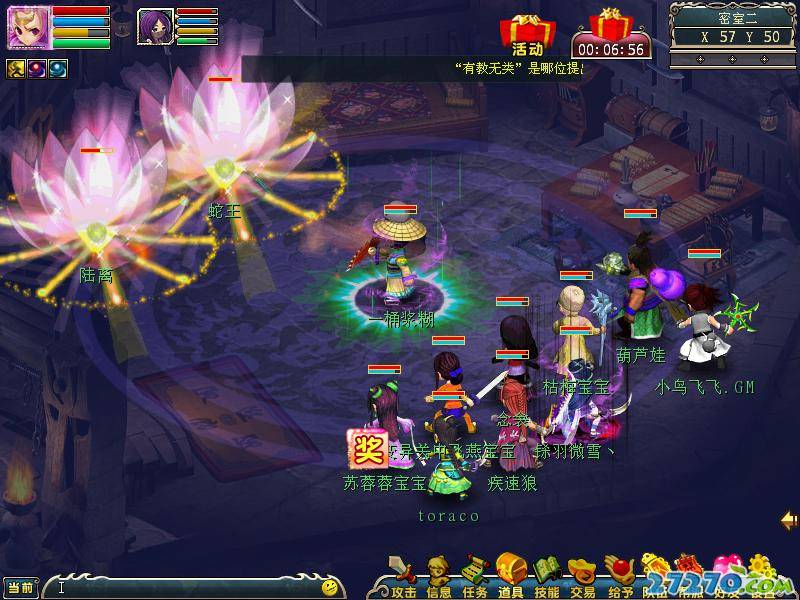
Task: Open the 技能 skills book
Action: pyautogui.click(x=547, y=574)
